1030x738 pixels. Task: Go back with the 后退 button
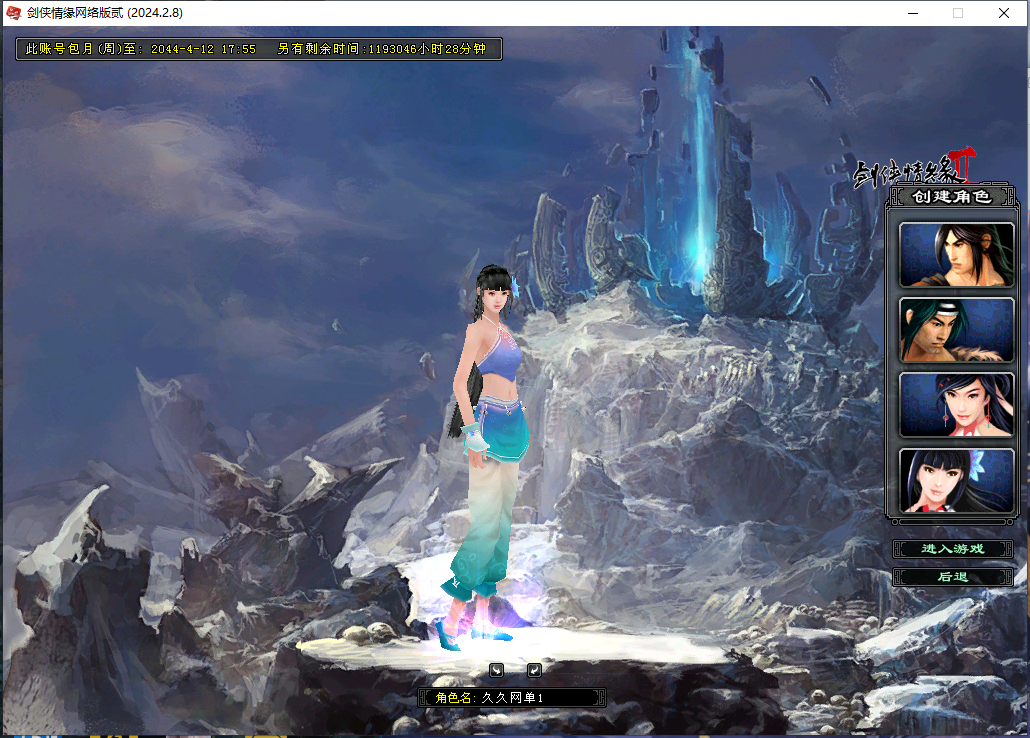(953, 577)
